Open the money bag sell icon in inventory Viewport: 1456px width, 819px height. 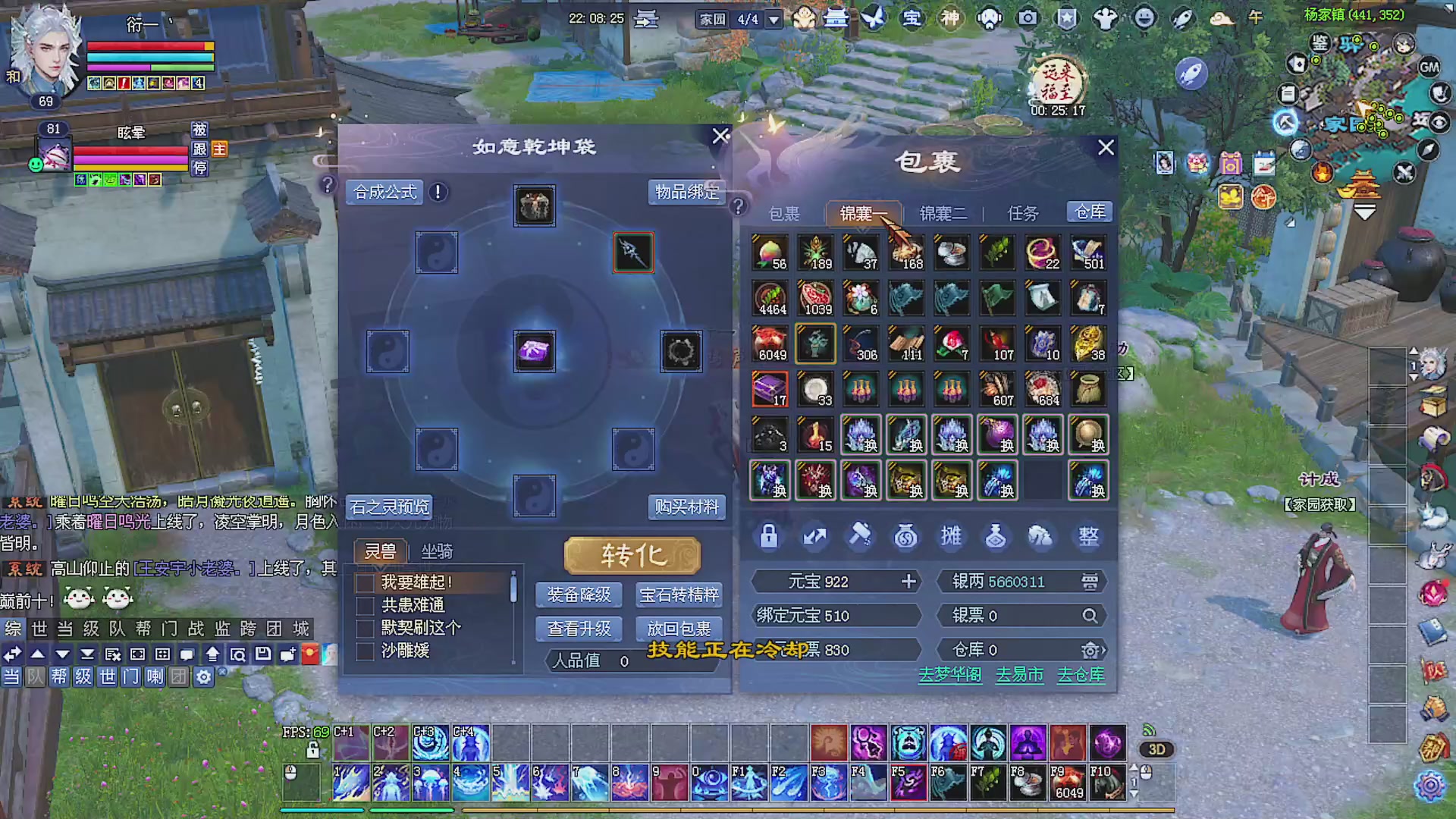pyautogui.click(x=905, y=536)
